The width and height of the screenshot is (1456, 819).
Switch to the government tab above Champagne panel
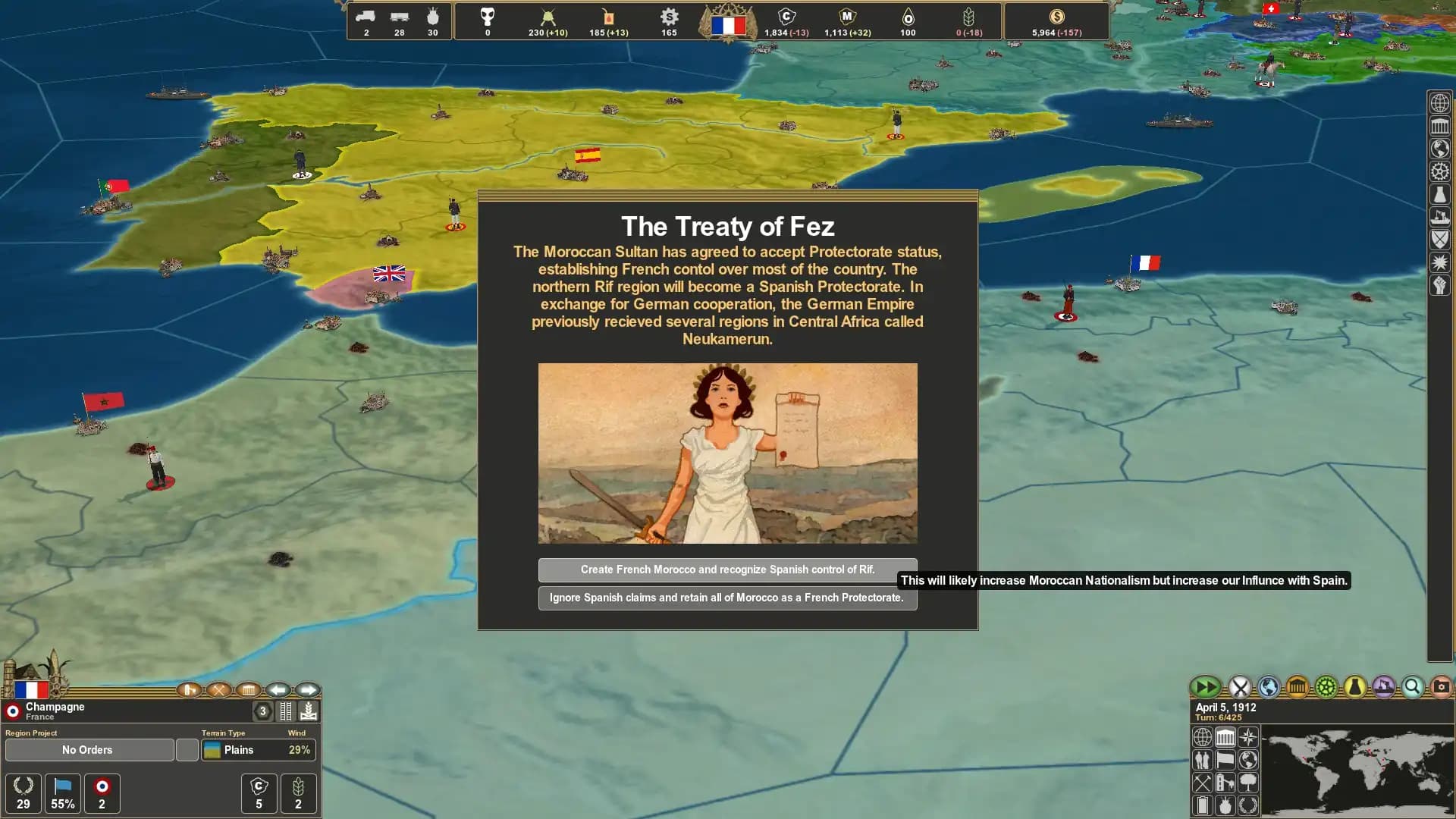248,690
